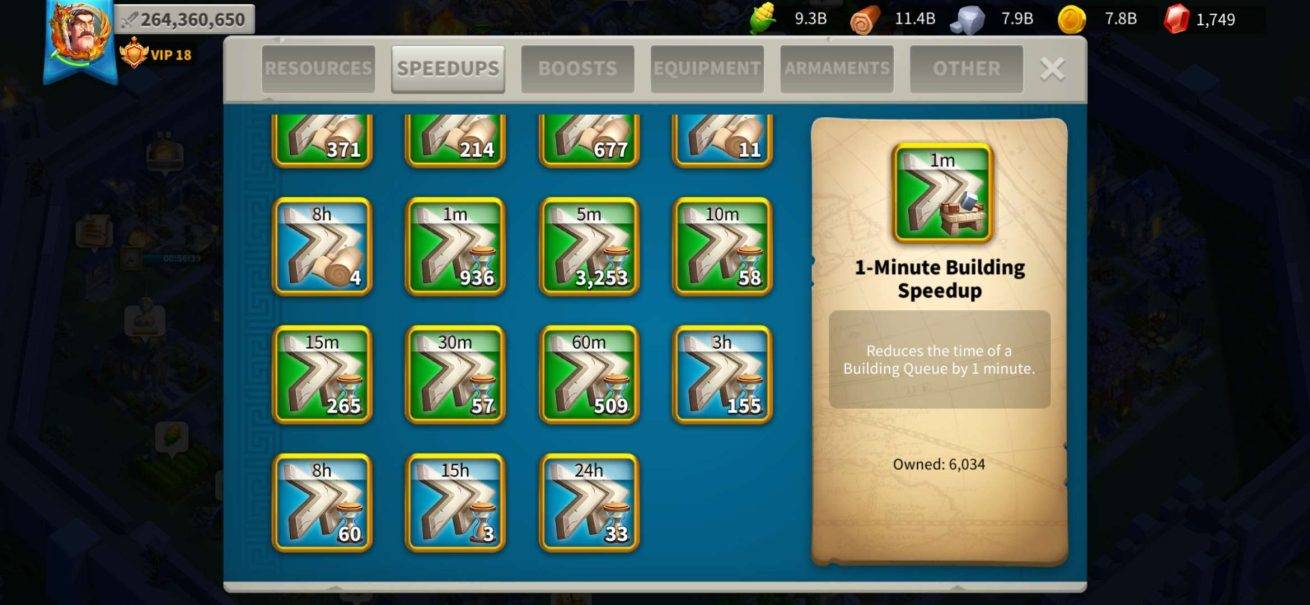Show the Equipment tab
1310x605 pixels.
click(707, 69)
